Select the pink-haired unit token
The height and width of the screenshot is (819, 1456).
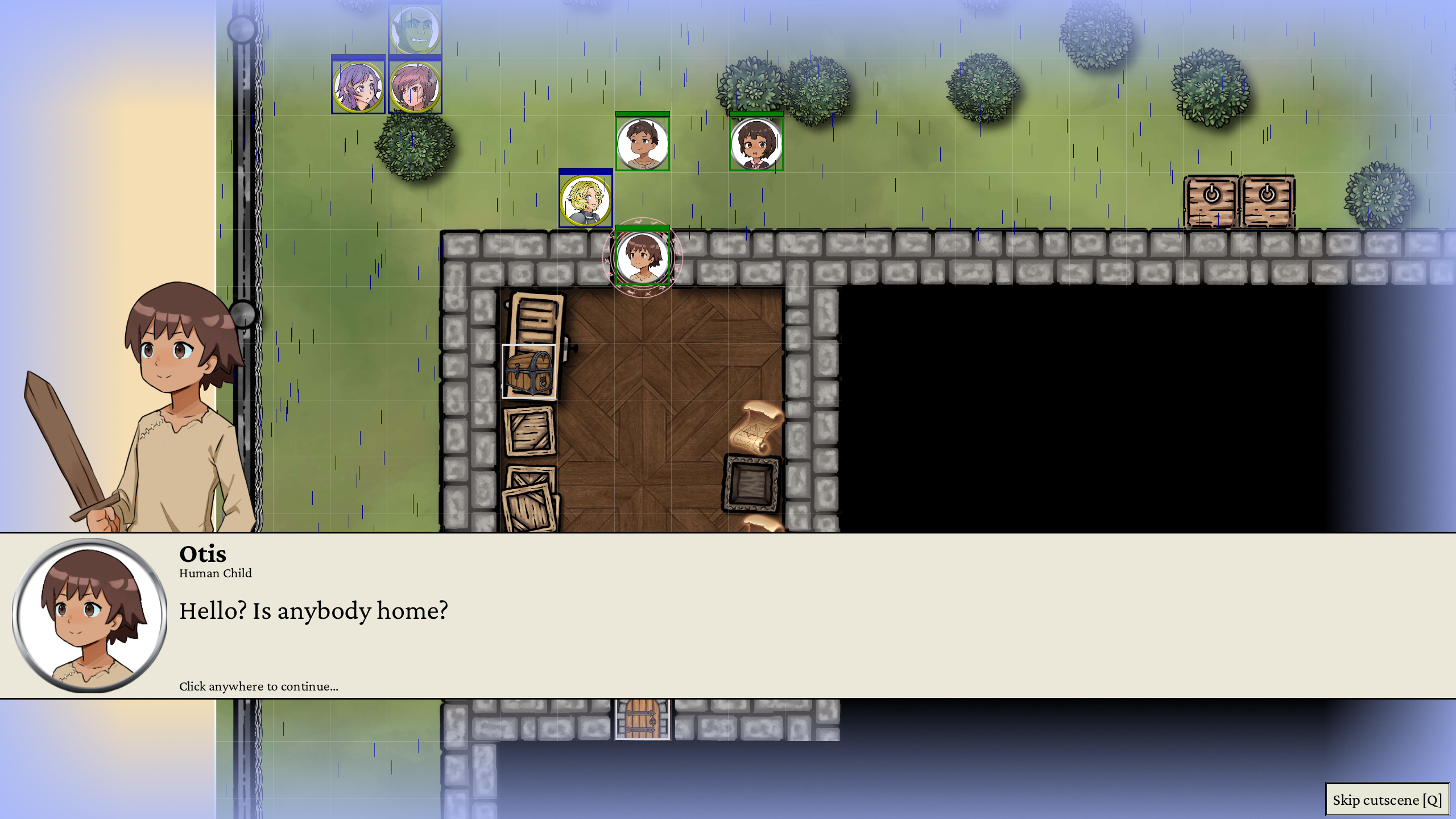point(415,87)
